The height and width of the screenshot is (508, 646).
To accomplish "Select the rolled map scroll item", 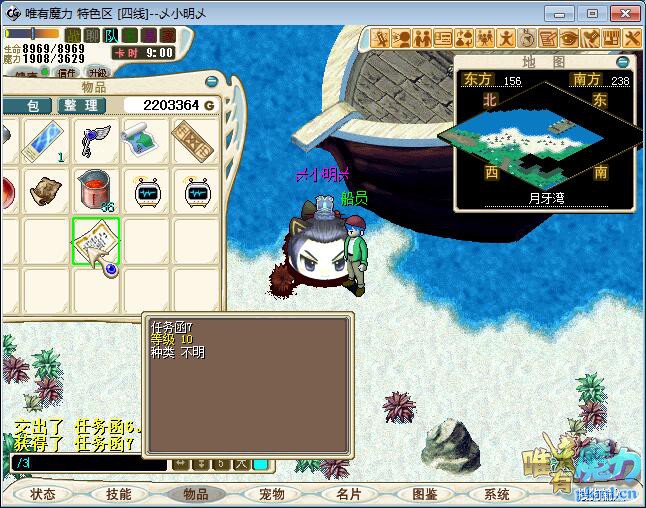I will click(x=146, y=141).
